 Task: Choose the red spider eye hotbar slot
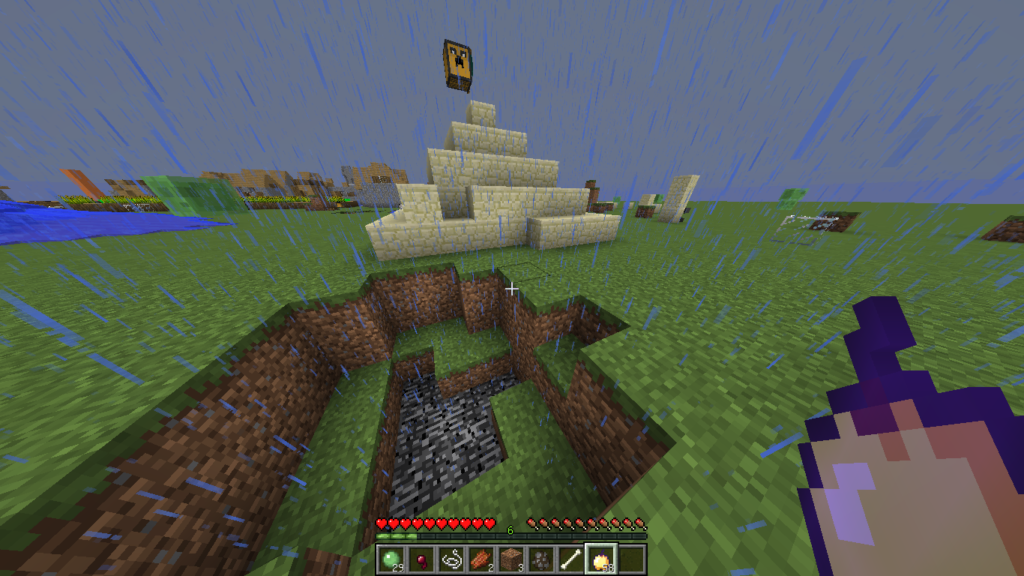(x=421, y=559)
